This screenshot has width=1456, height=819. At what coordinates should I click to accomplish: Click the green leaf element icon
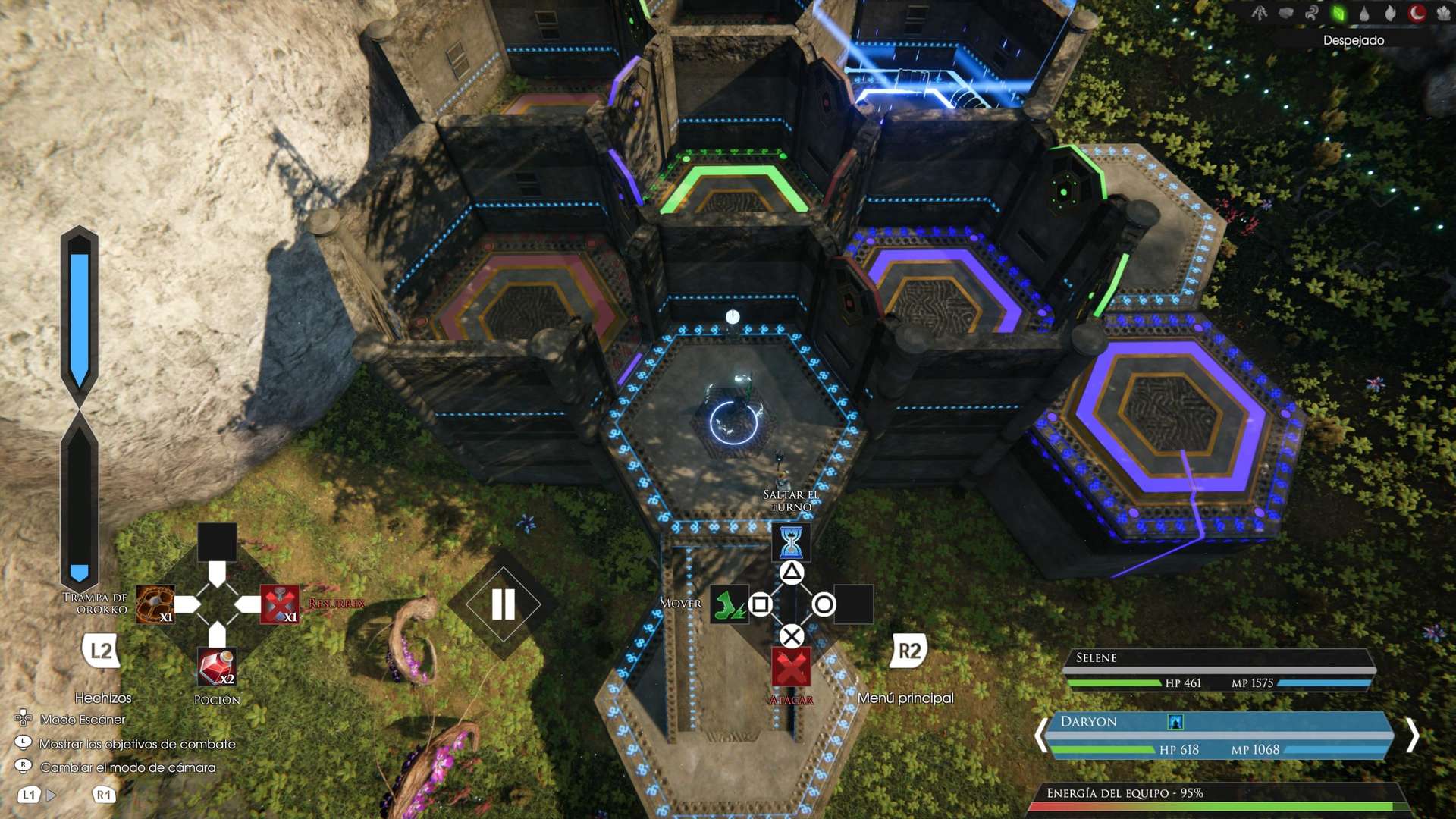(x=1338, y=13)
